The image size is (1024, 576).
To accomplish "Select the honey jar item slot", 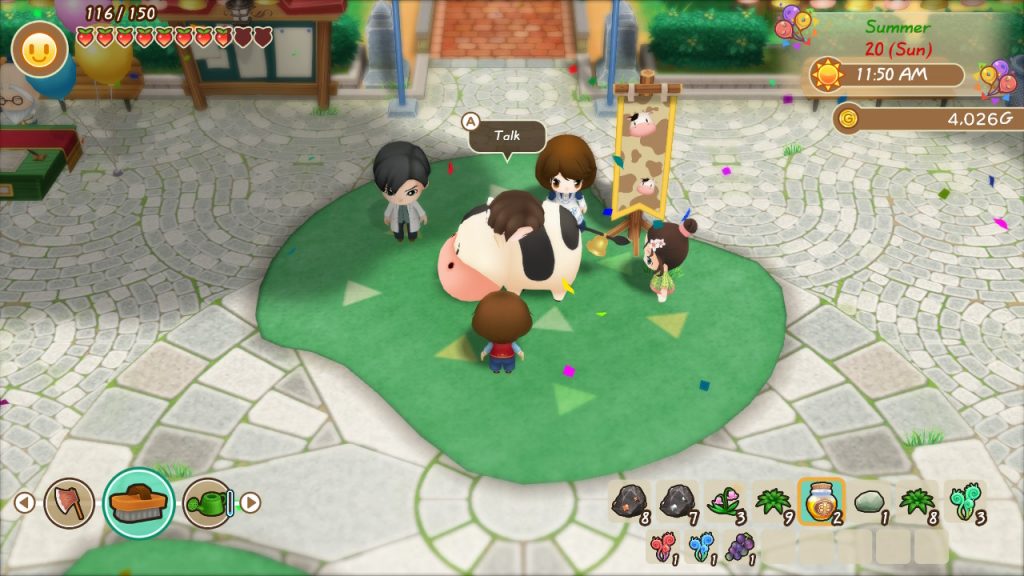I will (x=821, y=502).
